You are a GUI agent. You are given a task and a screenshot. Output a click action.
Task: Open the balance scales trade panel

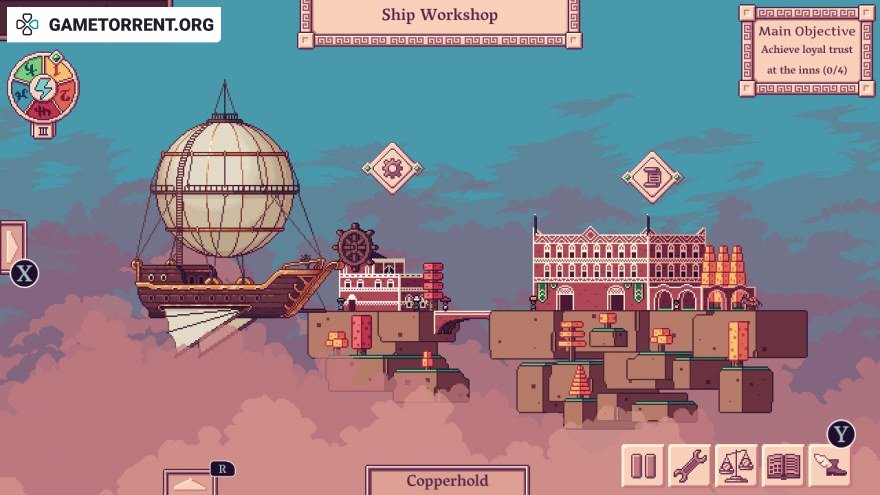[737, 466]
